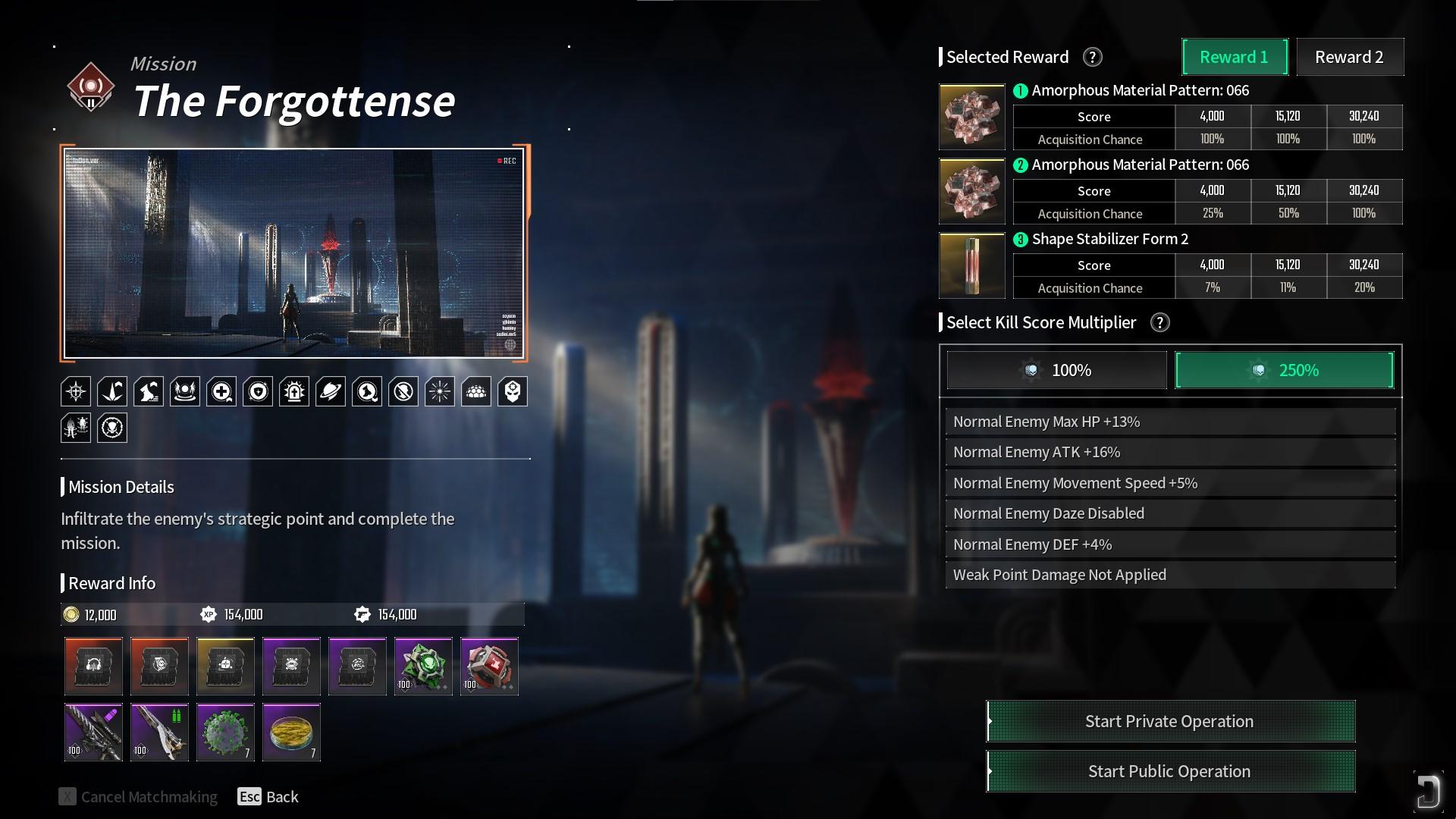View the Shape Stabilizer Form 2 reward icon
The image size is (1456, 819).
(x=972, y=265)
